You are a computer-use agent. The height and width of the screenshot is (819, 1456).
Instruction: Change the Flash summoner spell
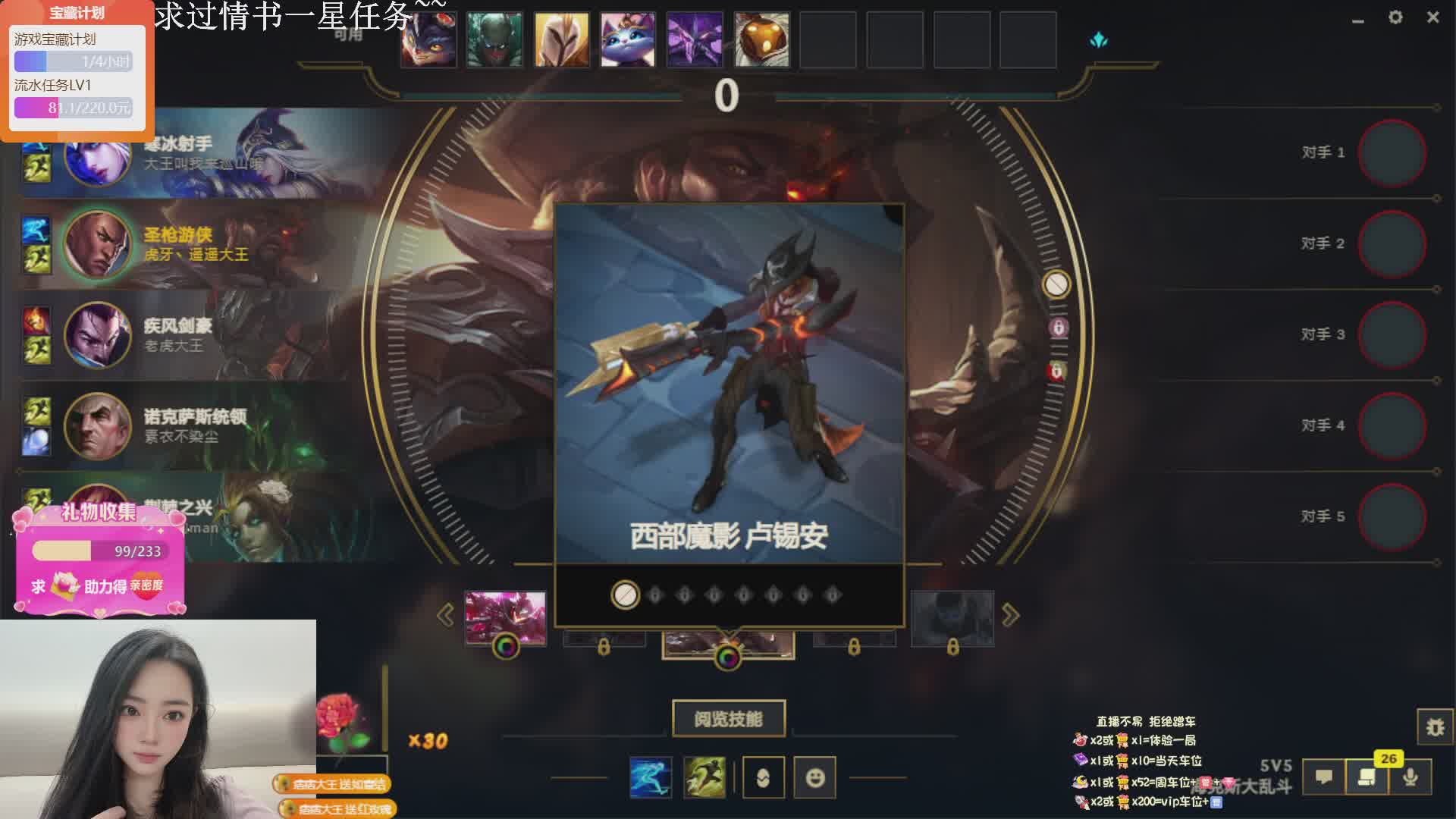(704, 777)
